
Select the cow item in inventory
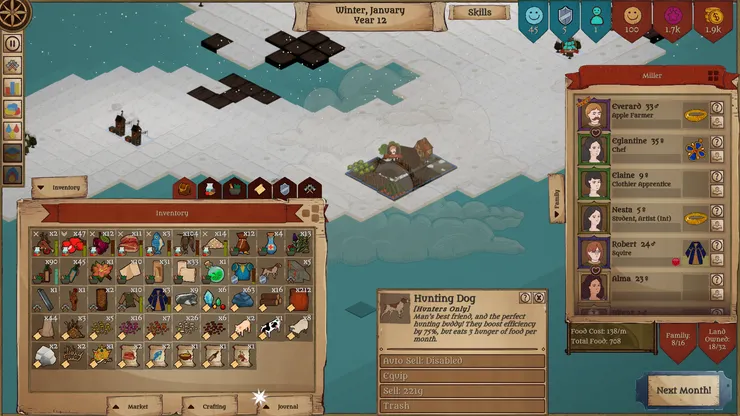[x=271, y=327]
